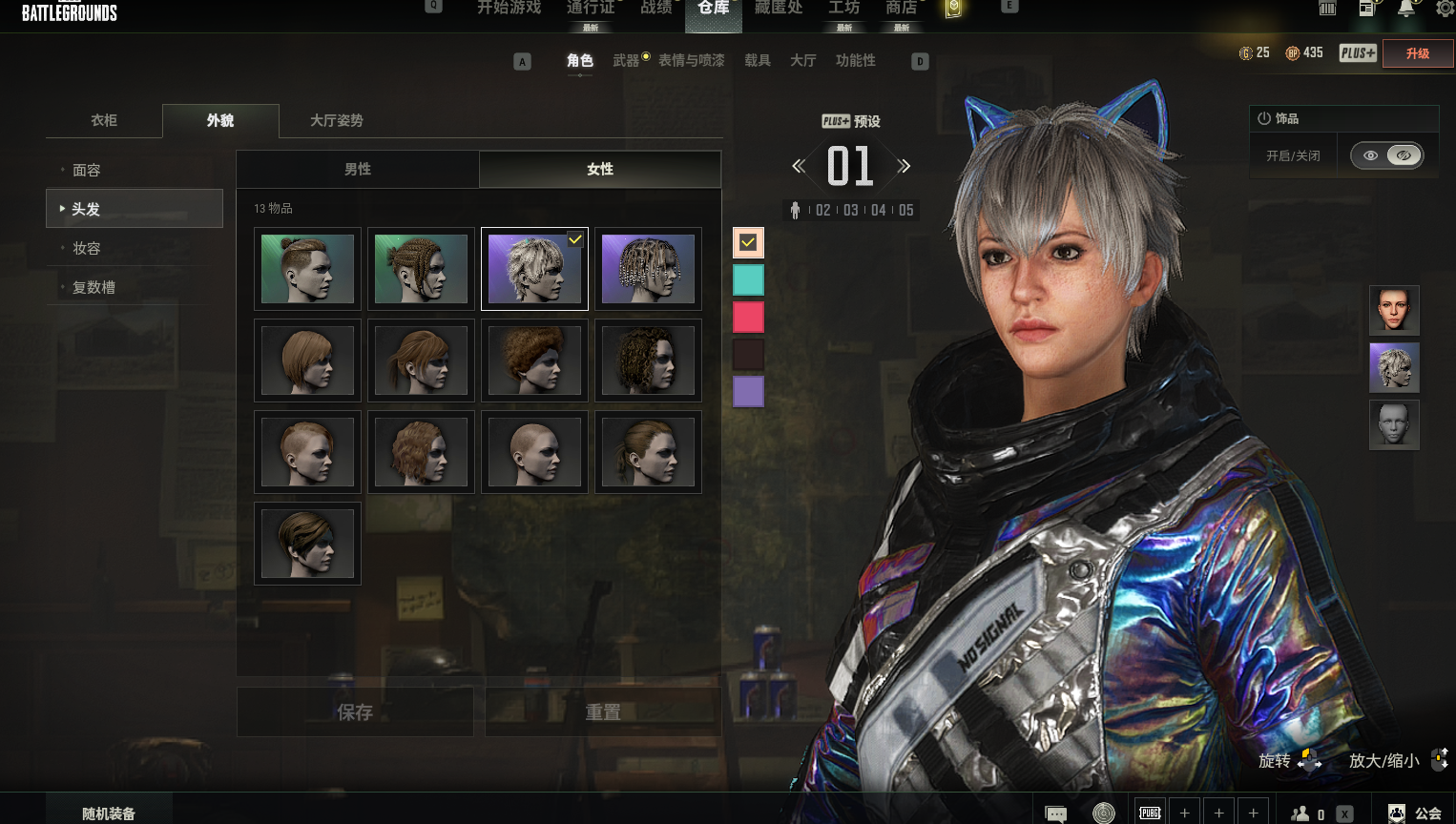Choose the 面容 face category
This screenshot has height=824, width=1456.
(87, 170)
